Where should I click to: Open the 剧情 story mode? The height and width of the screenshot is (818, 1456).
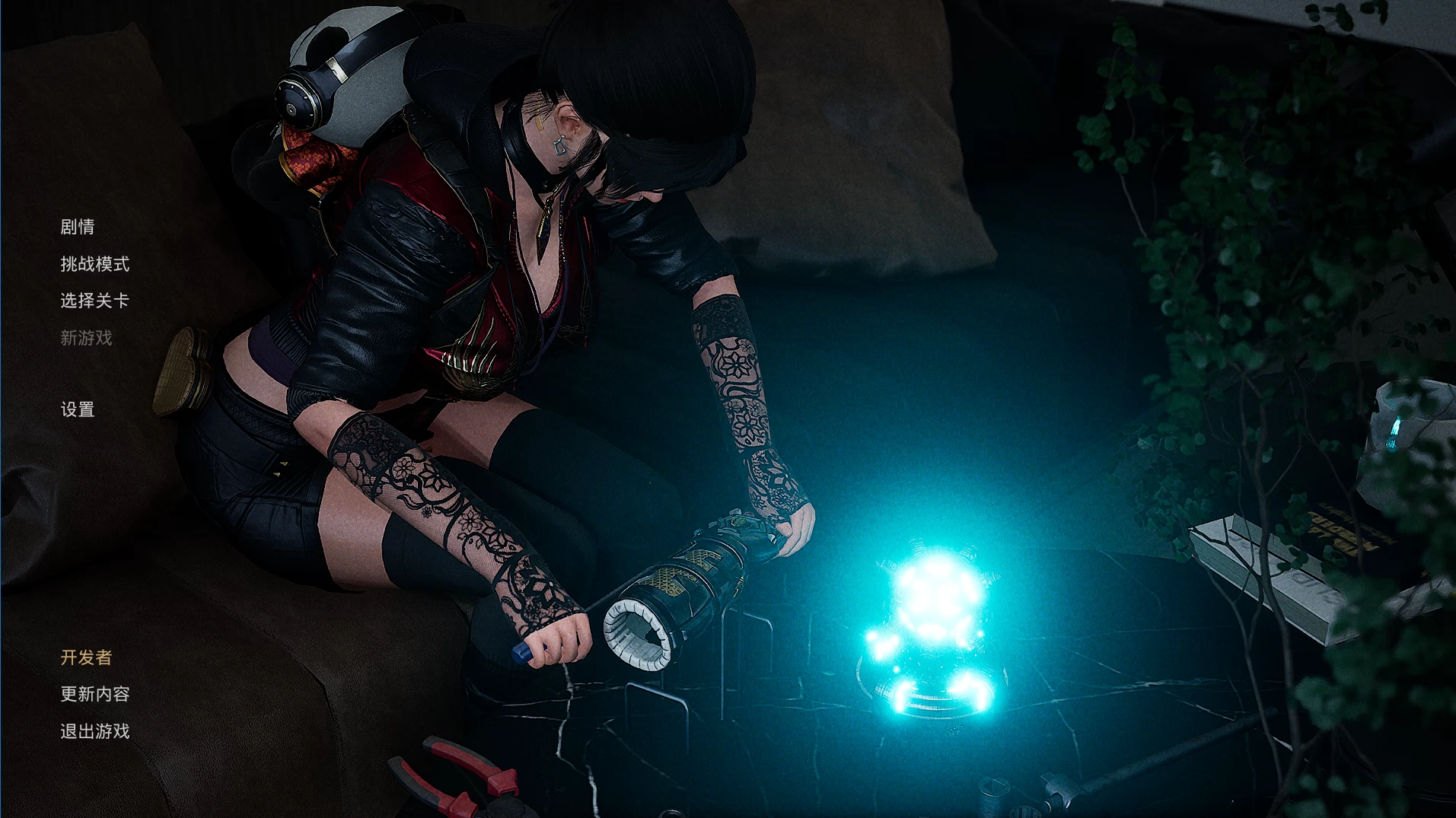coord(78,227)
